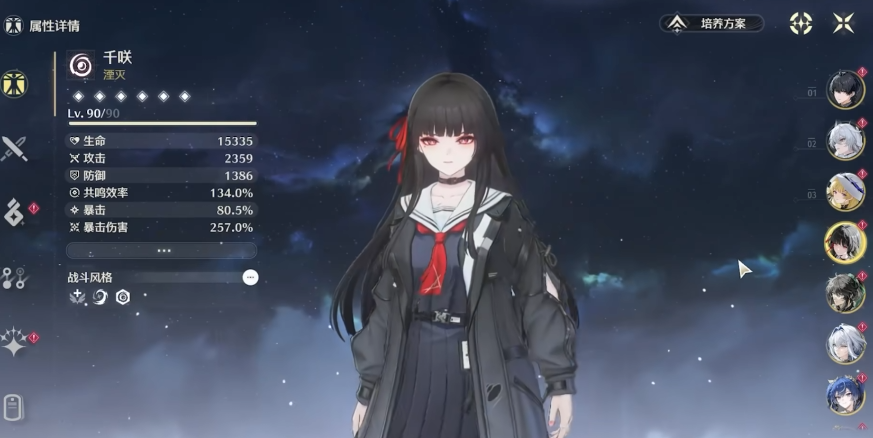The height and width of the screenshot is (438, 873).
Task: Switch to the resonance chain star tab
Action: (x=14, y=343)
